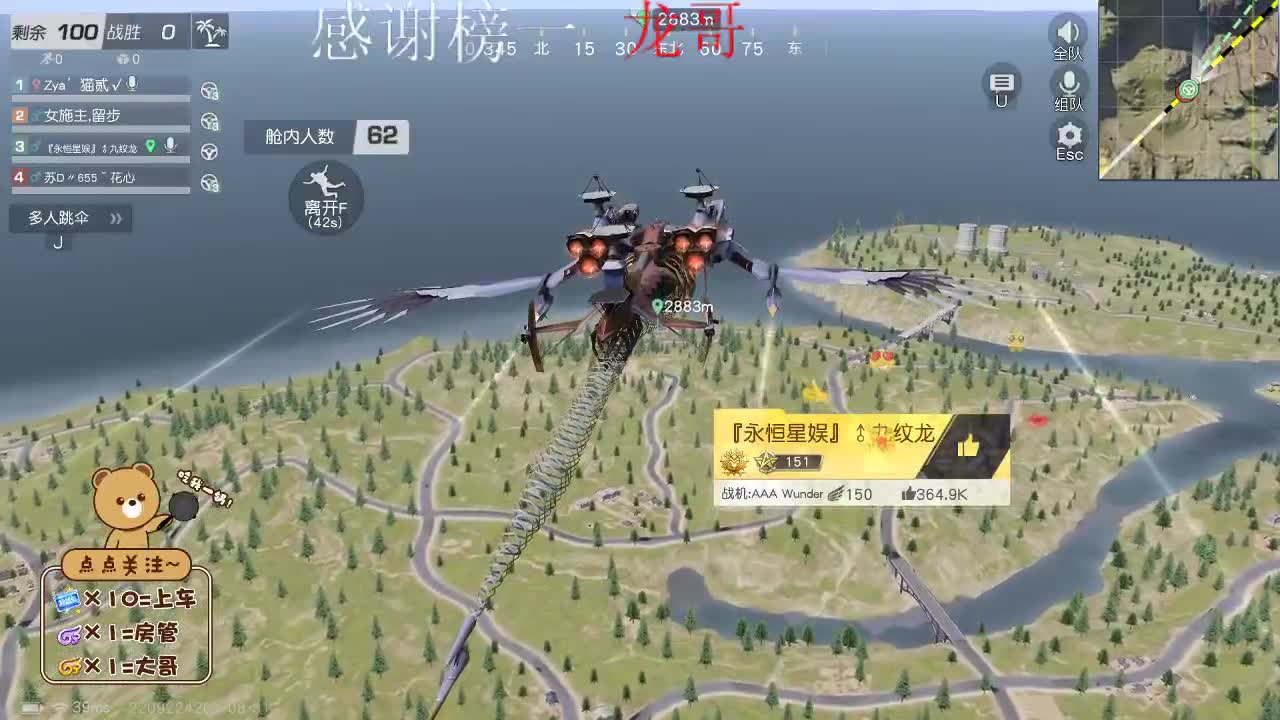Click the green location pin beside 『永恒星娱』
Image resolution: width=1280 pixels, height=720 pixels.
coord(152,145)
